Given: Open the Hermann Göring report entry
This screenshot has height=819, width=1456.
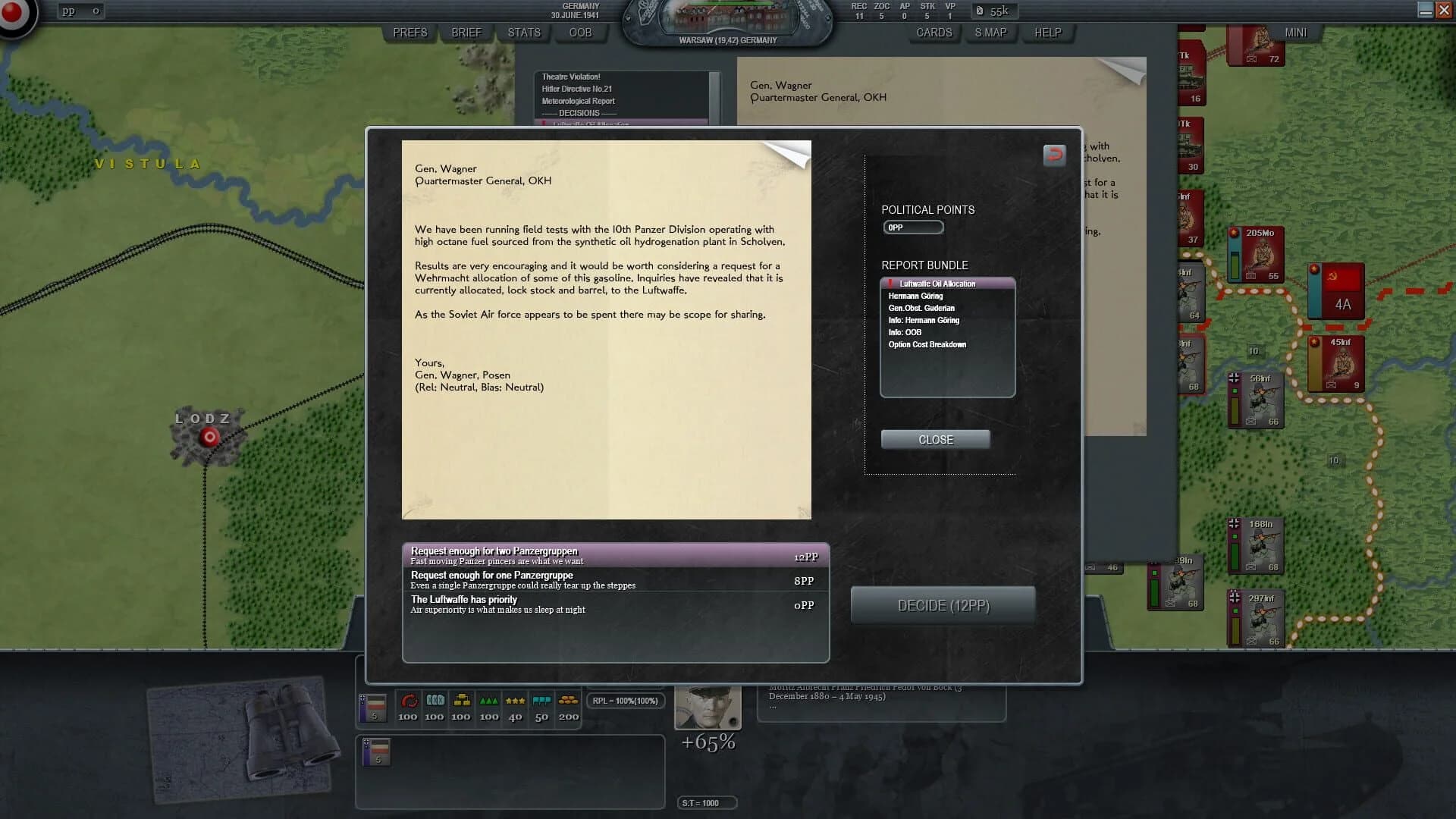Looking at the screenshot, I should pos(916,296).
